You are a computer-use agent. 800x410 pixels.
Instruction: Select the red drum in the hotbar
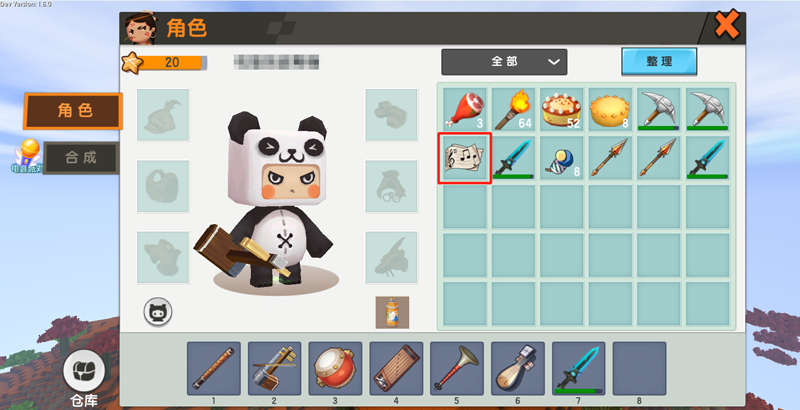(x=335, y=367)
